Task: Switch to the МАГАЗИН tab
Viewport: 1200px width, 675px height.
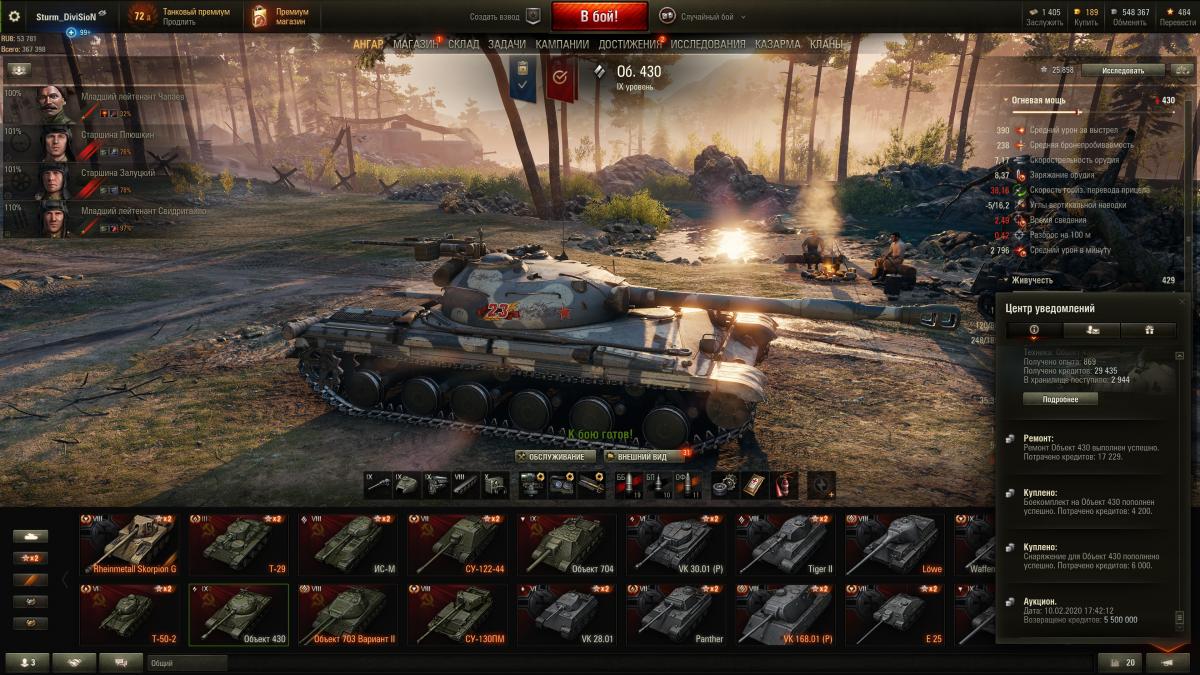Action: (x=414, y=45)
